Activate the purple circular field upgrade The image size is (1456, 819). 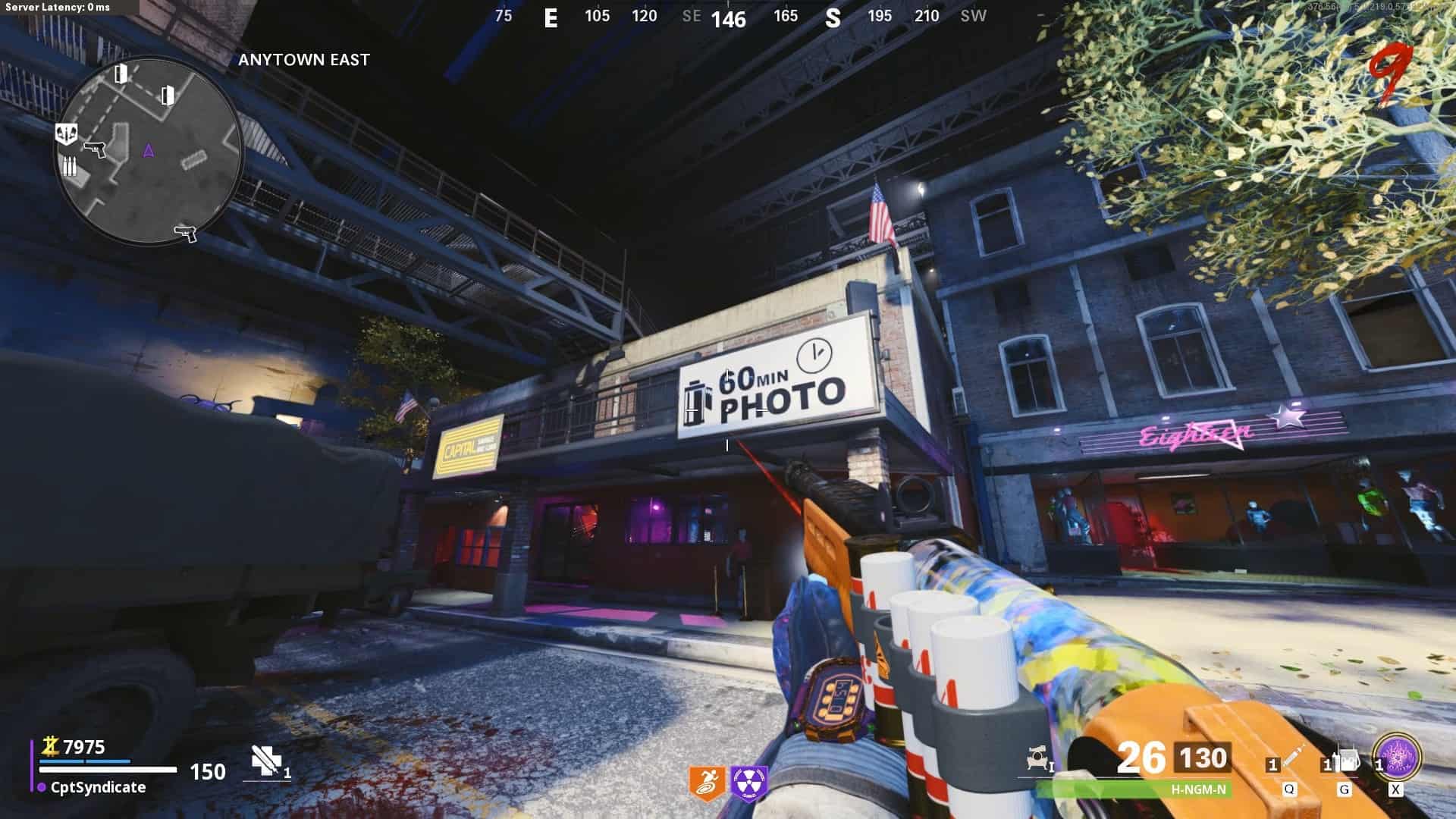pyautogui.click(x=1397, y=757)
